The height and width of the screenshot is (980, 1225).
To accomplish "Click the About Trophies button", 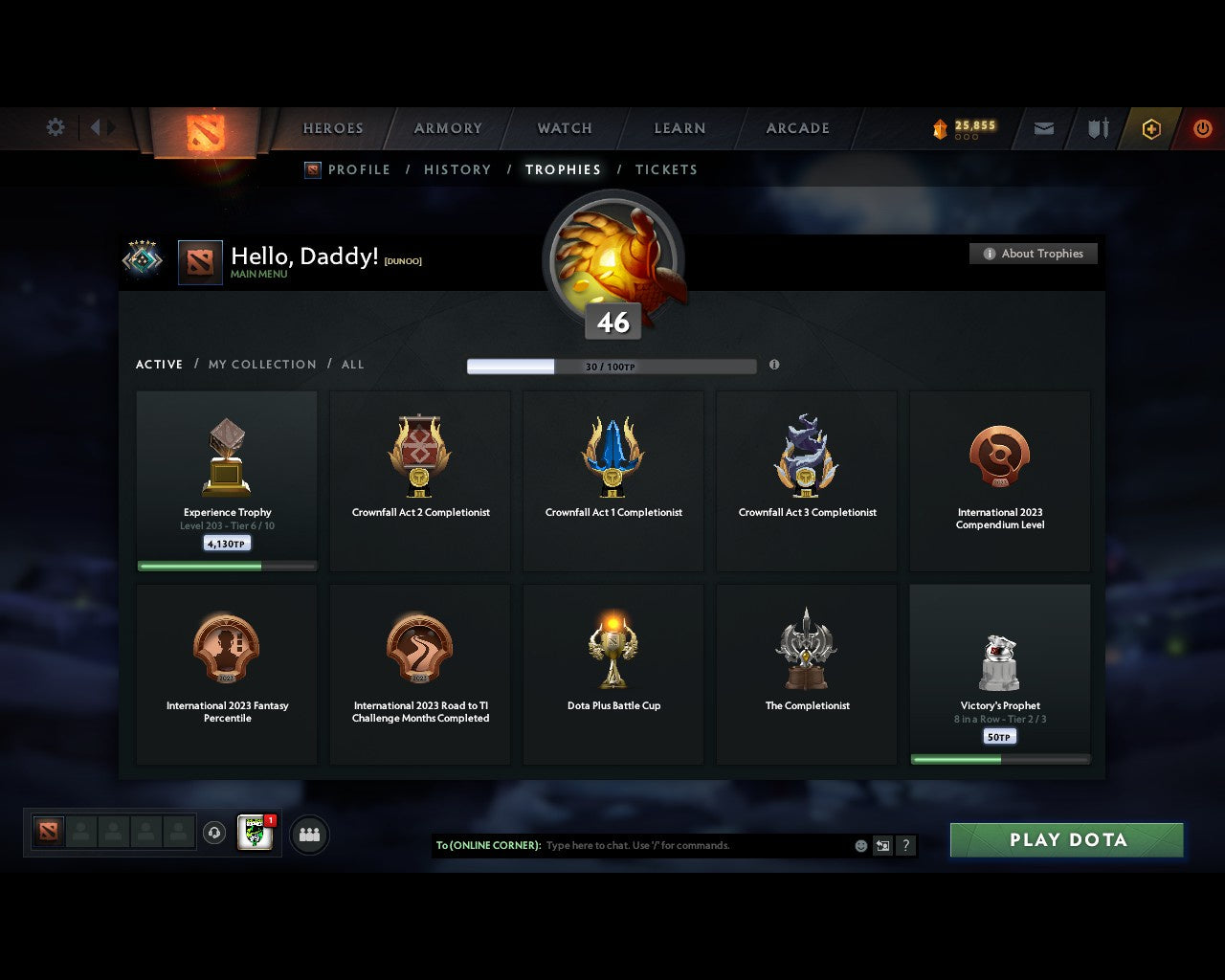I will click(1034, 254).
